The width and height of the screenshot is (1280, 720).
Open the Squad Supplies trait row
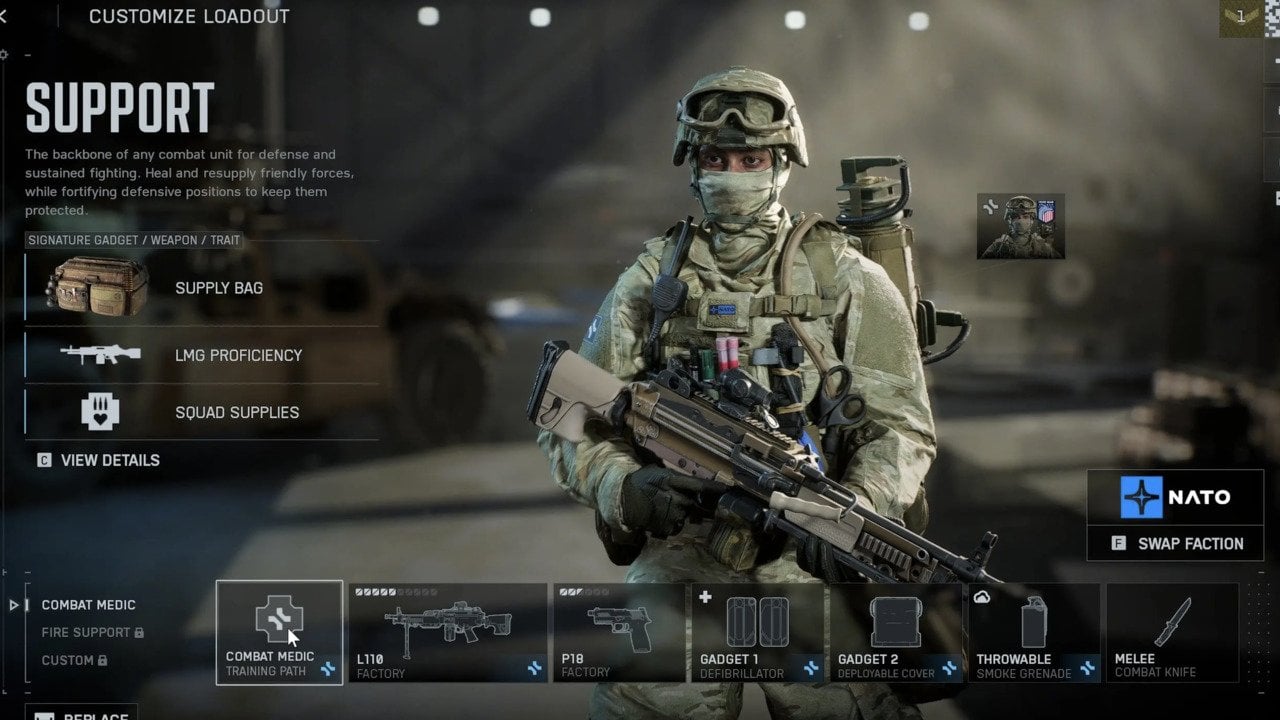click(x=202, y=412)
